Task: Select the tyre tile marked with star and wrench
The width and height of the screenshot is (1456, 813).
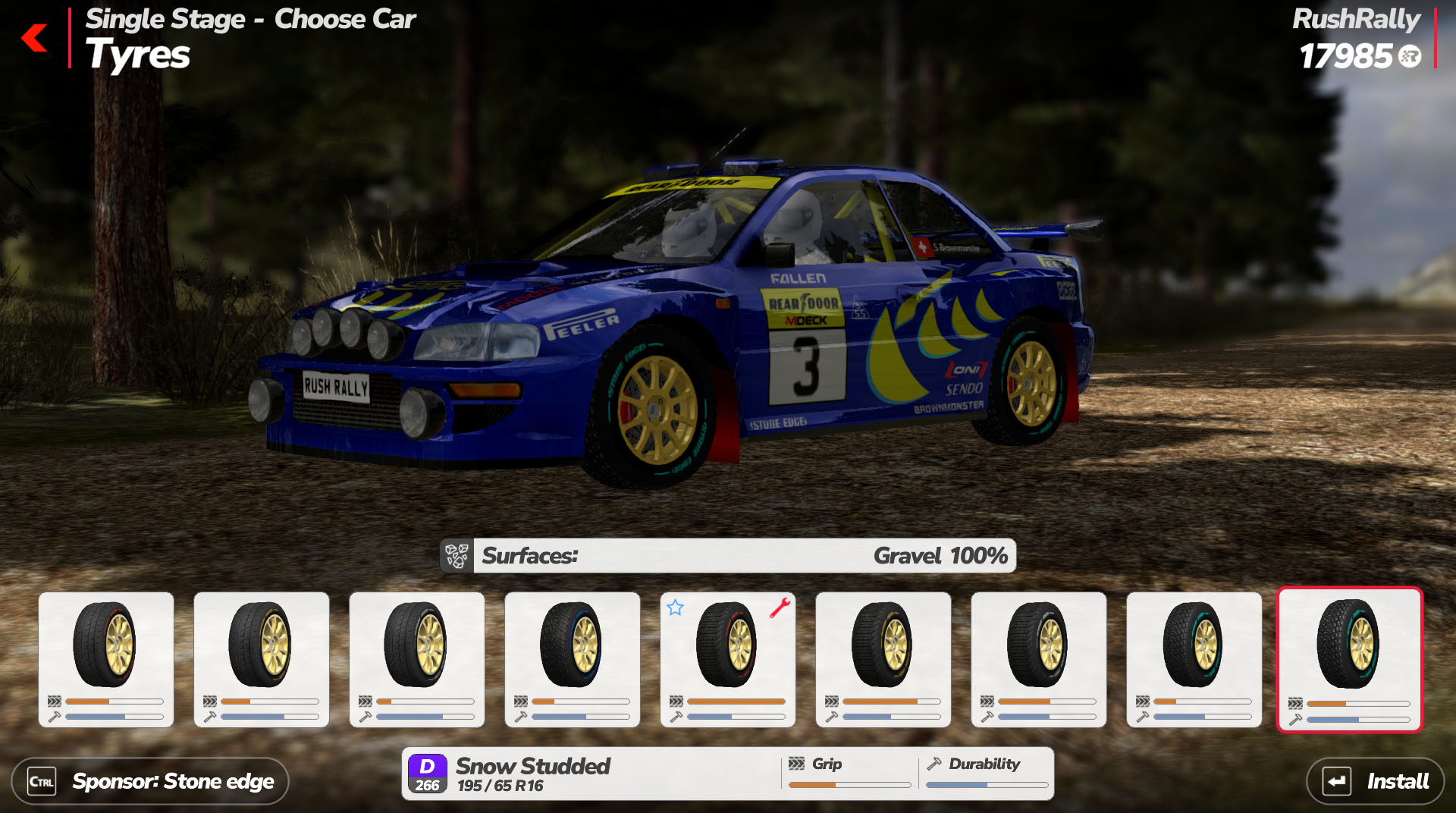Action: pos(727,659)
